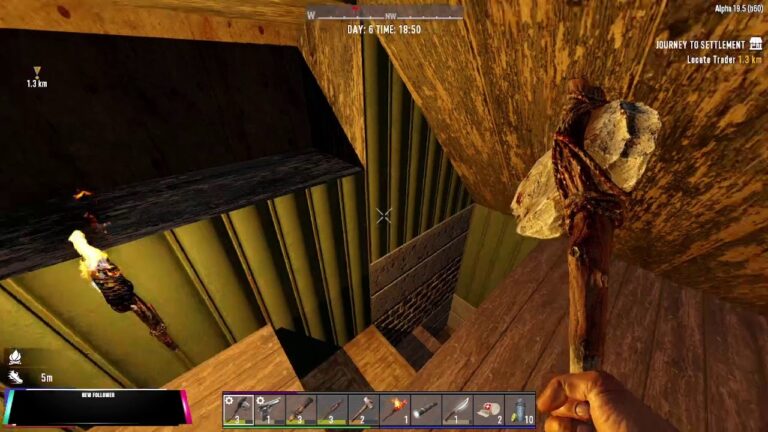Click the Journey to Settlement quest tracker
The image size is (768, 432).
click(x=707, y=45)
